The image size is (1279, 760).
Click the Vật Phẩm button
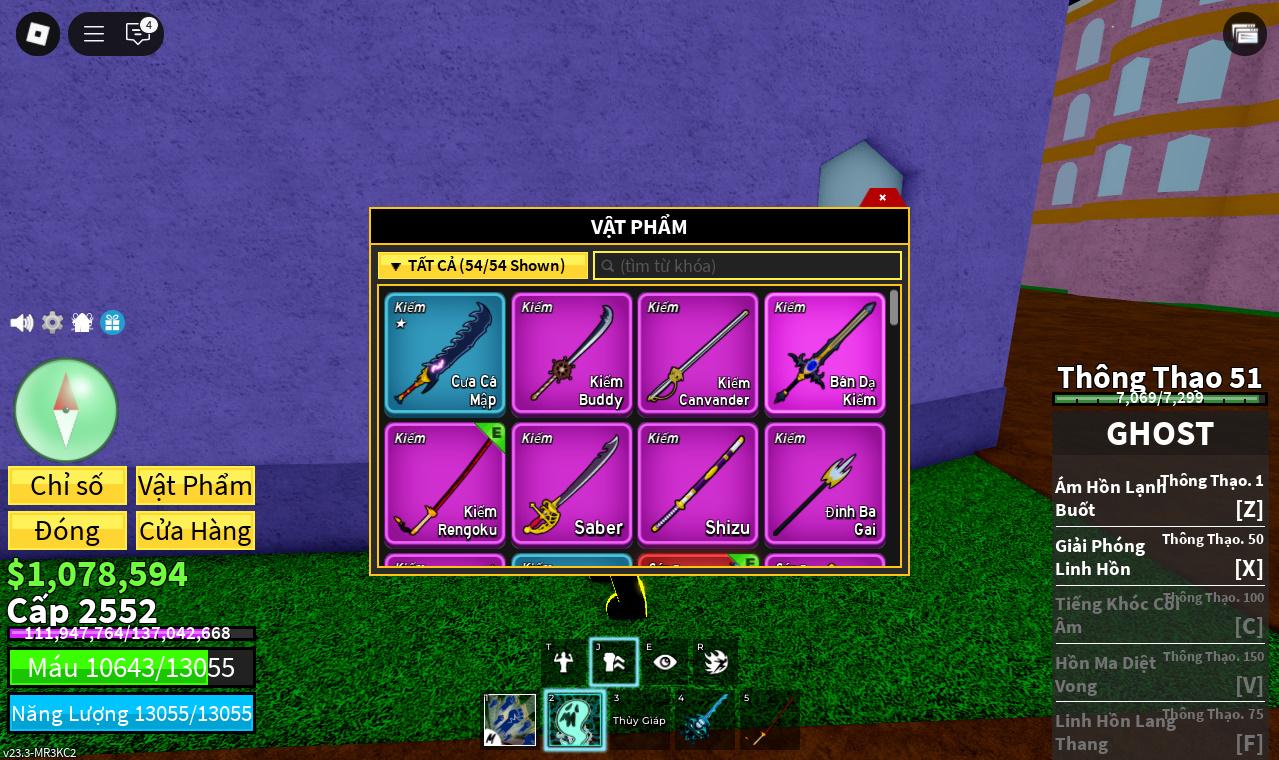point(195,486)
